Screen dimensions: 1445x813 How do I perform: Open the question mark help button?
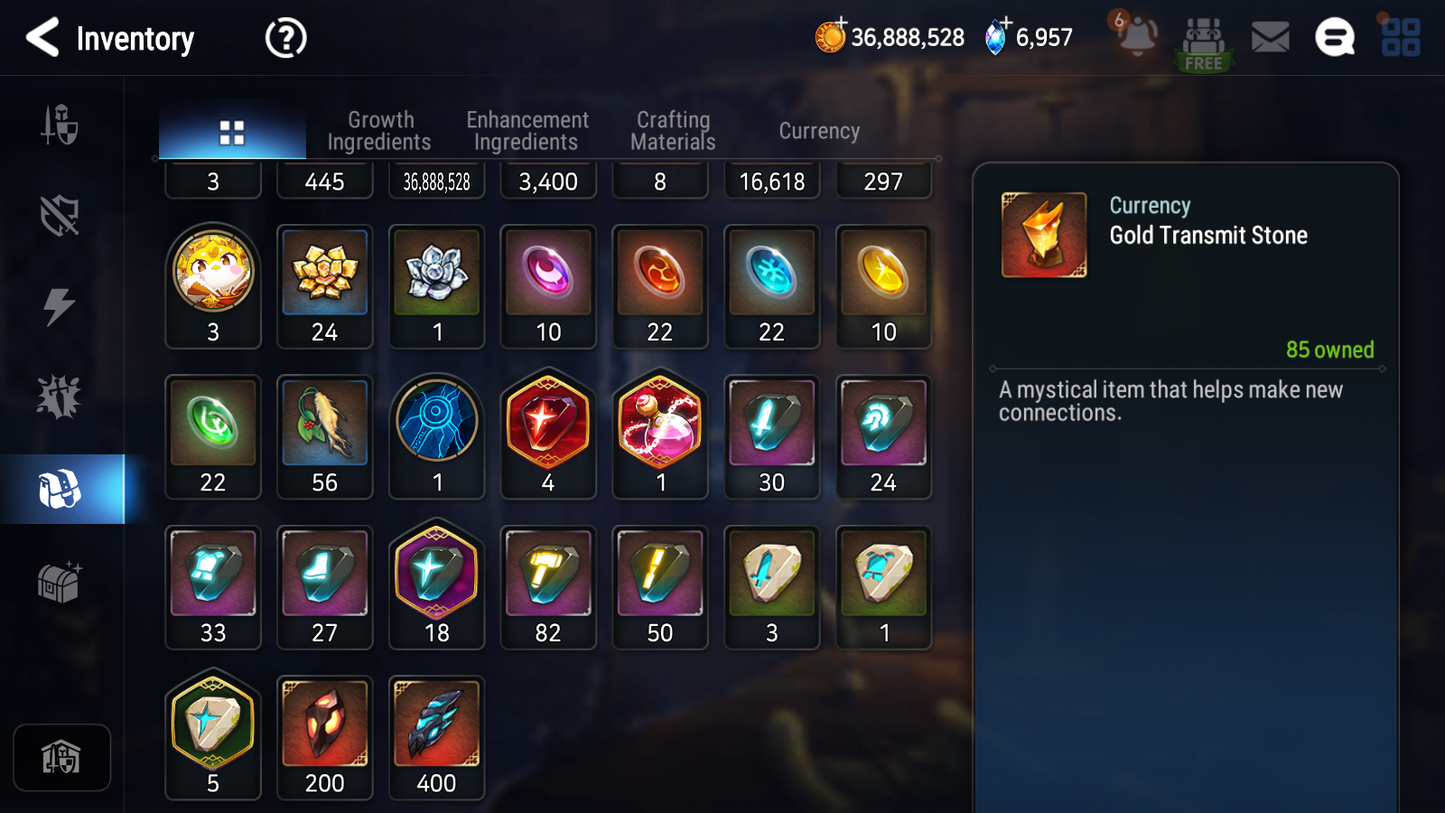click(x=285, y=39)
